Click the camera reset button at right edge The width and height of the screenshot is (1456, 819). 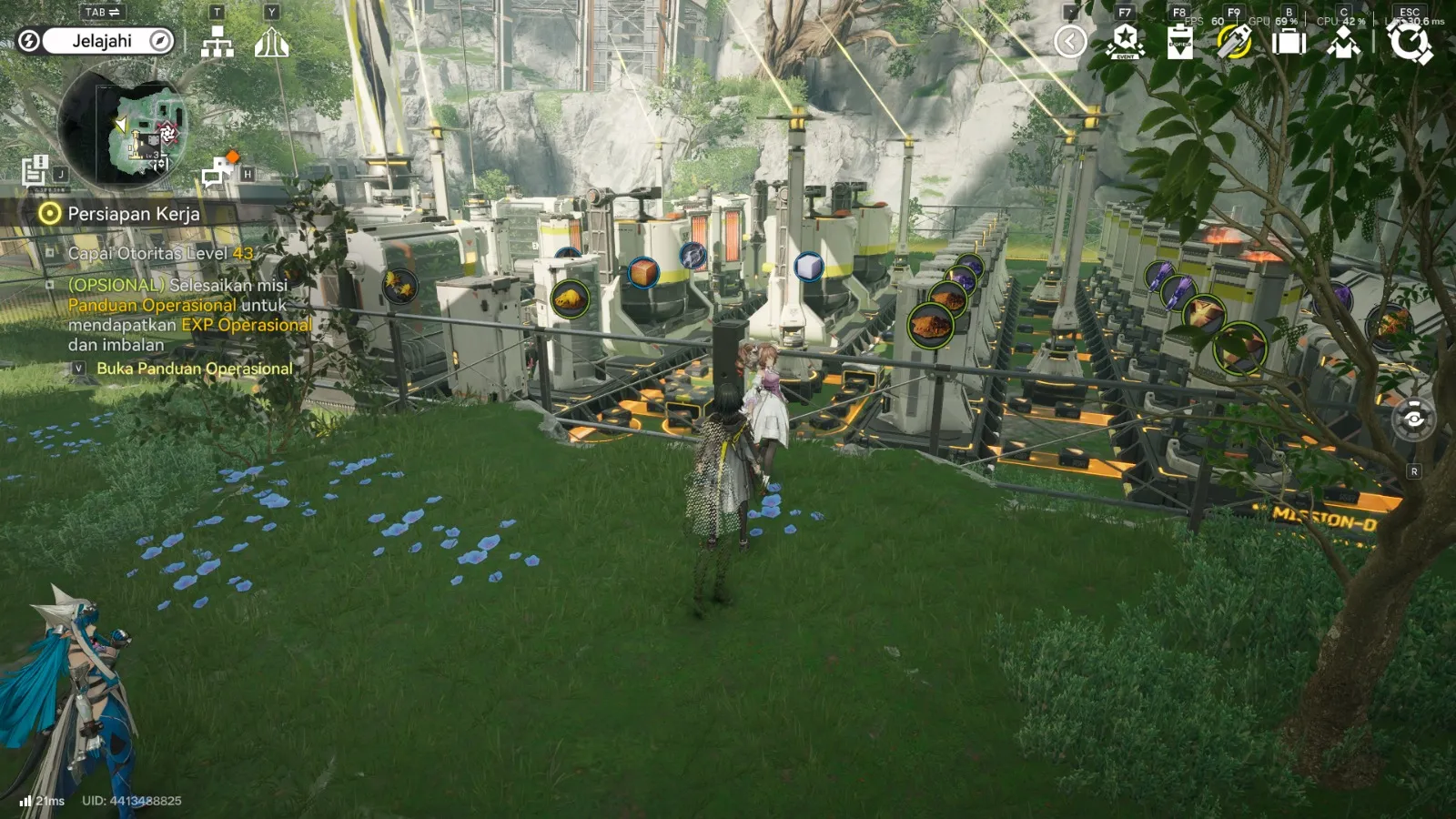click(1413, 420)
